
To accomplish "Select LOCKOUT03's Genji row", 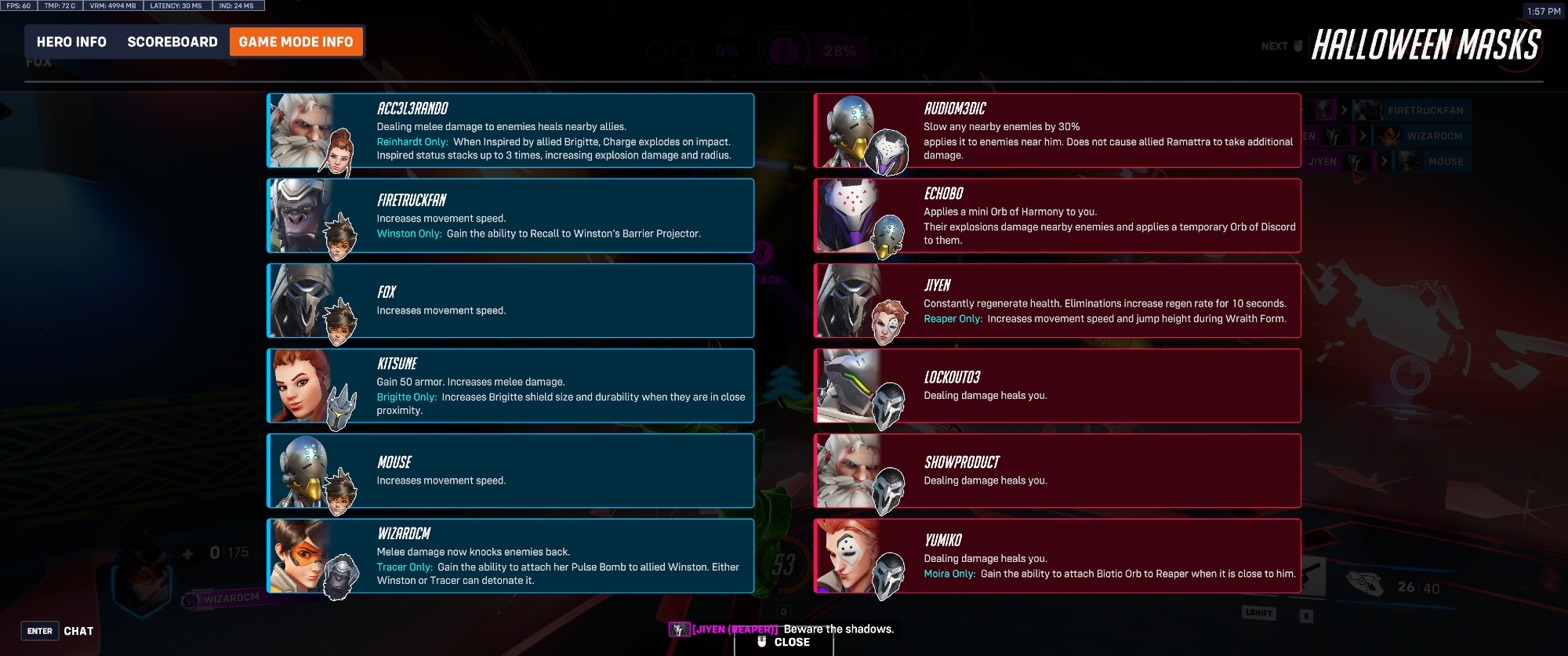I will pos(1057,386).
